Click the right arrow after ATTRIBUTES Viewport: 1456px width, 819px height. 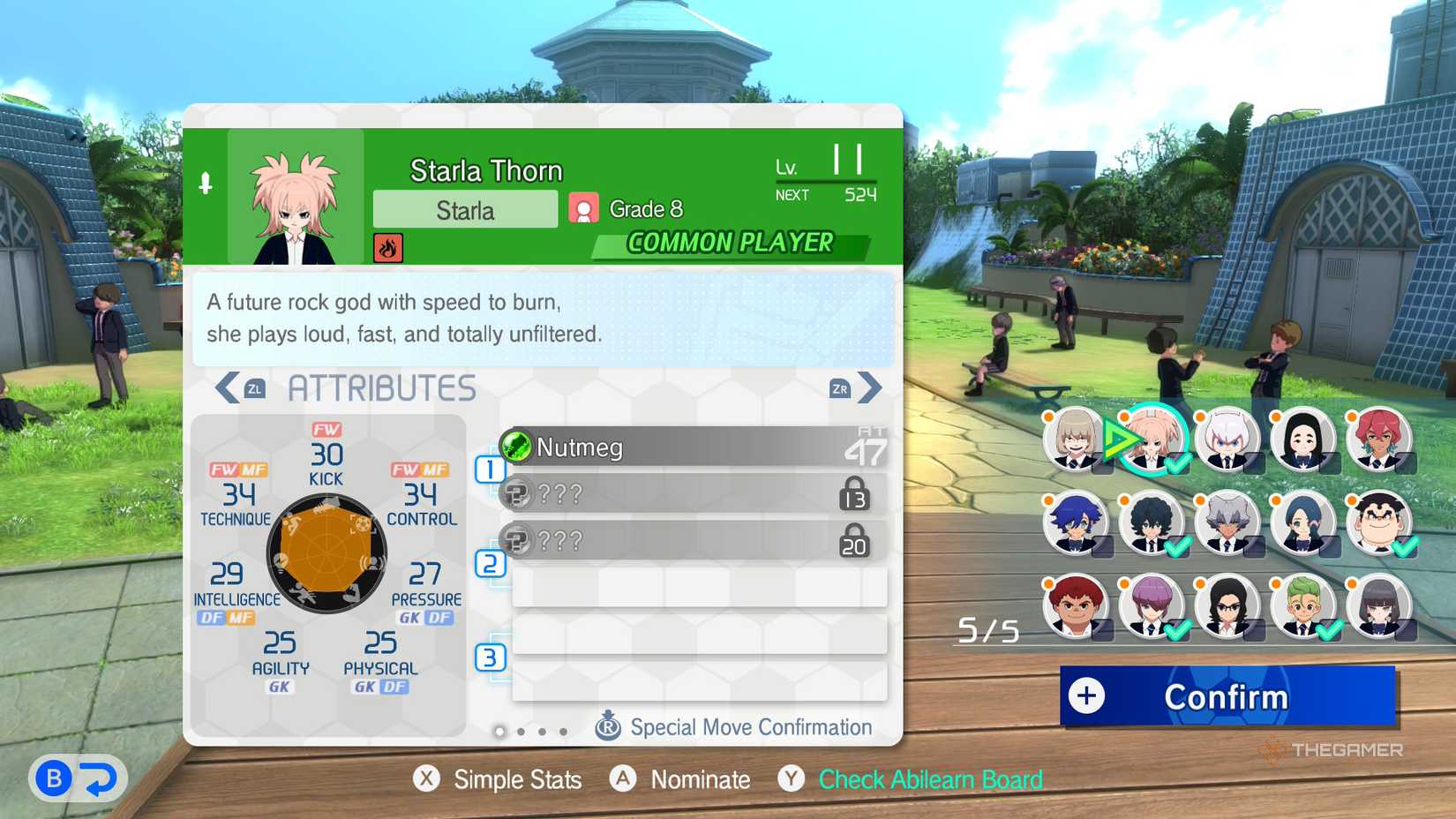[x=868, y=387]
